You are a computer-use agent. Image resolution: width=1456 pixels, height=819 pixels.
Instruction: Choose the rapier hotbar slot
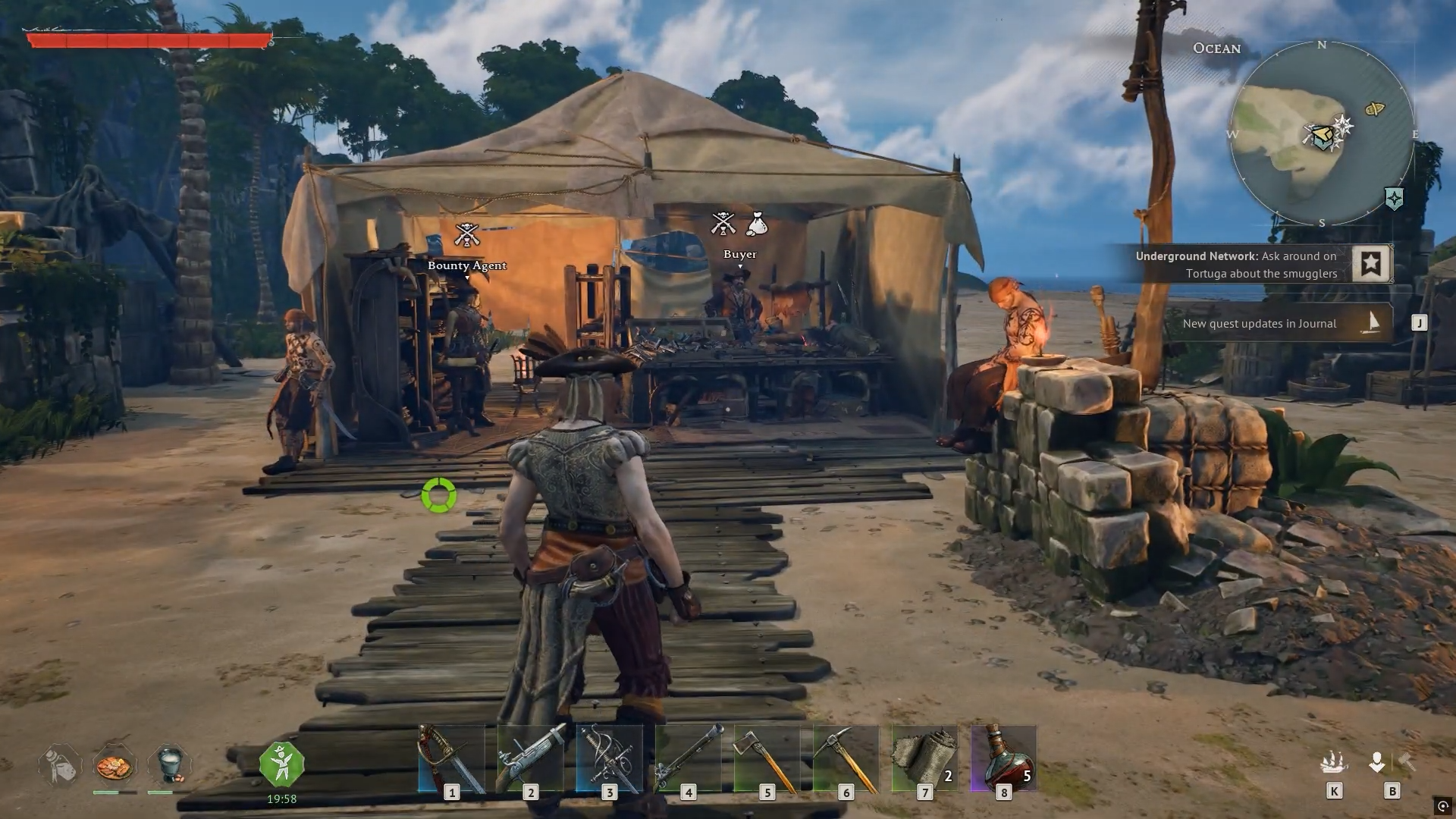tap(609, 758)
